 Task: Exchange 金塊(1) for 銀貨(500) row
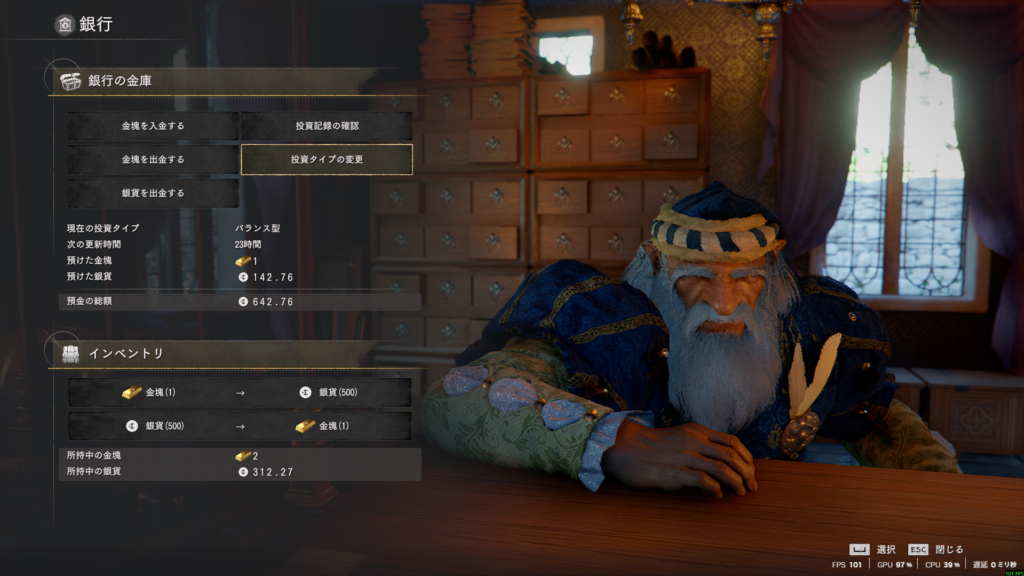click(x=240, y=392)
